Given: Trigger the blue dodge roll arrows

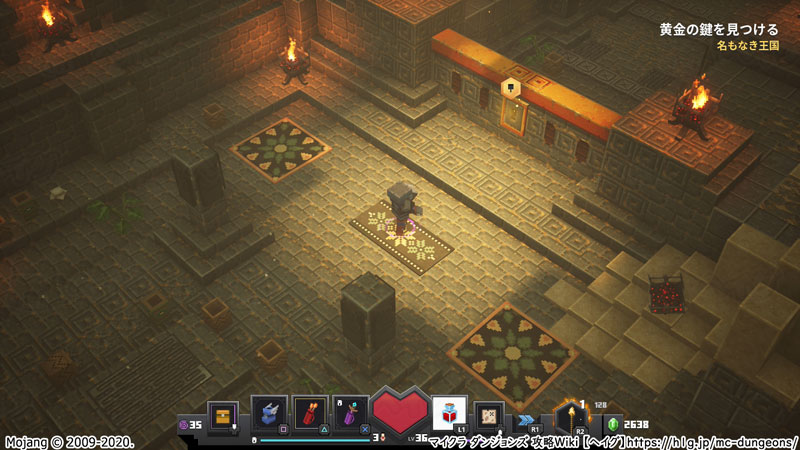Looking at the screenshot, I should tap(527, 418).
